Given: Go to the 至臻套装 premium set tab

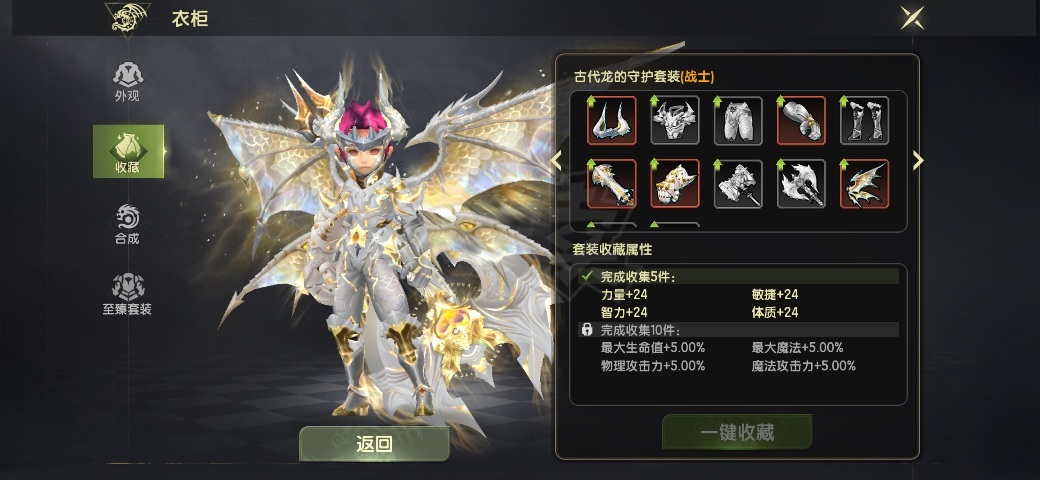Looking at the screenshot, I should [x=127, y=294].
